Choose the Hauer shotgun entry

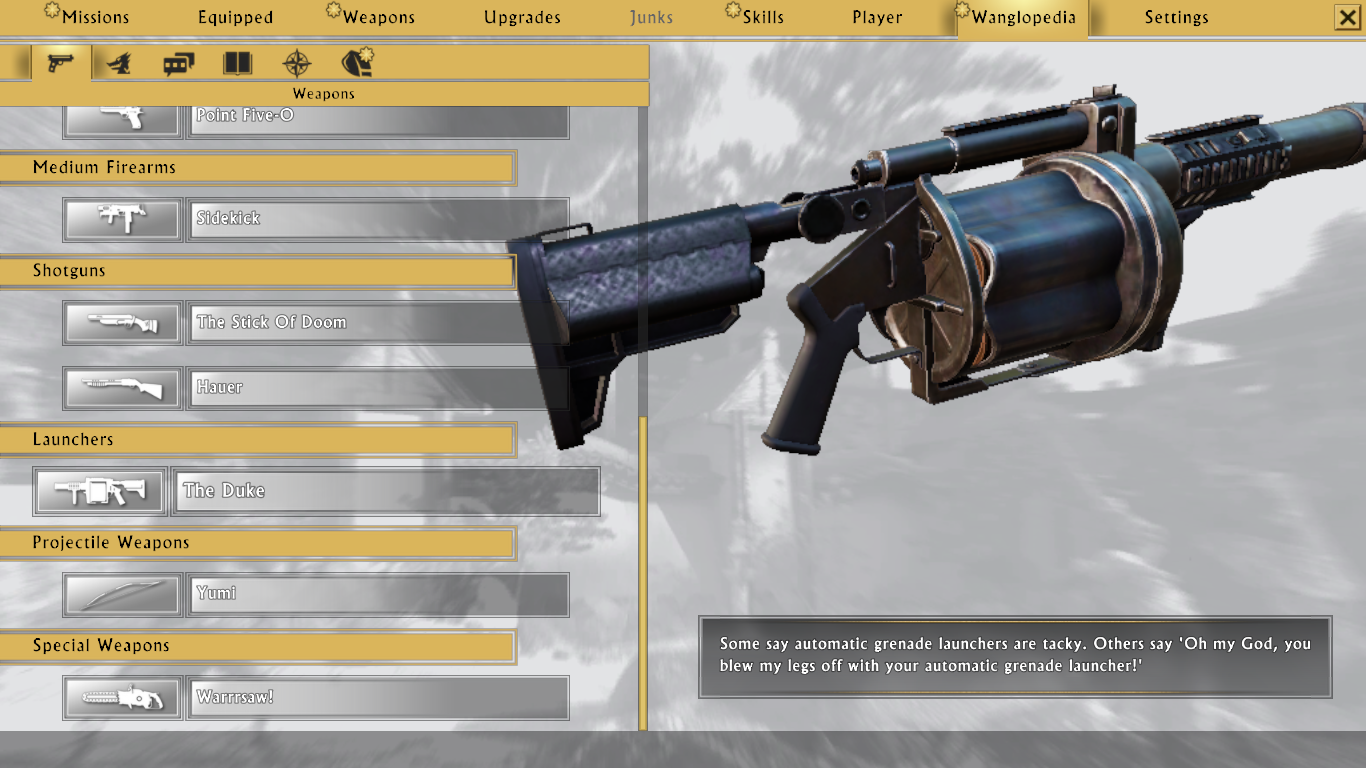point(377,388)
